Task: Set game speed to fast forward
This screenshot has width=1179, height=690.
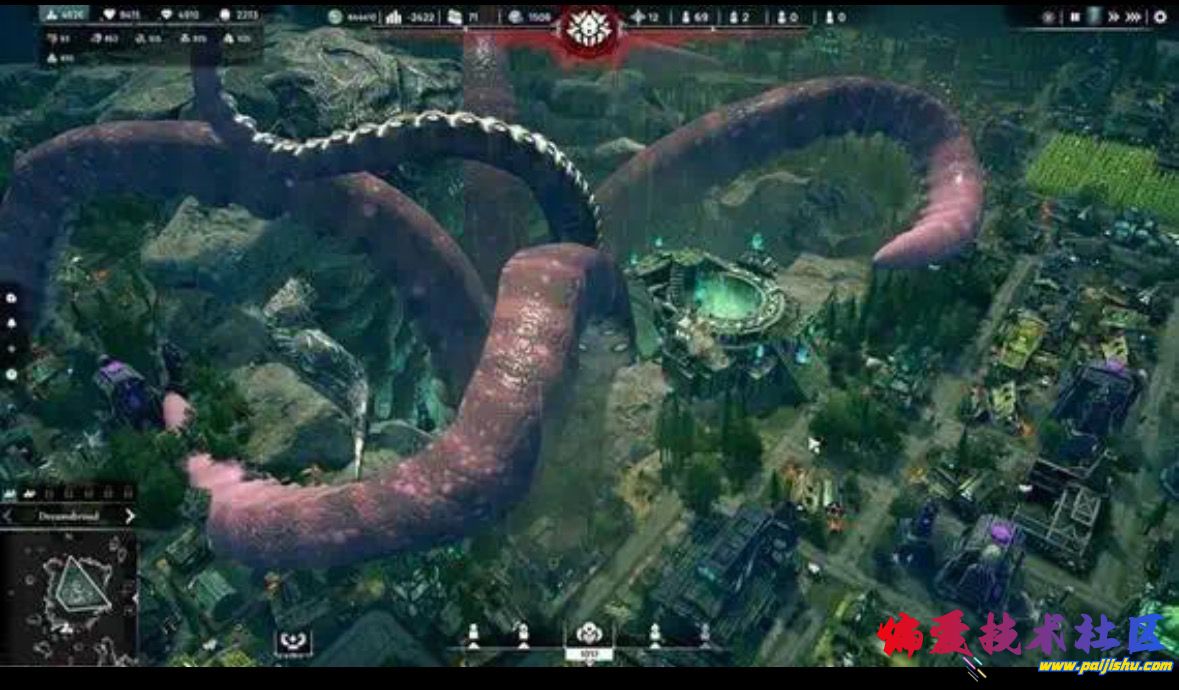Action: (1112, 17)
